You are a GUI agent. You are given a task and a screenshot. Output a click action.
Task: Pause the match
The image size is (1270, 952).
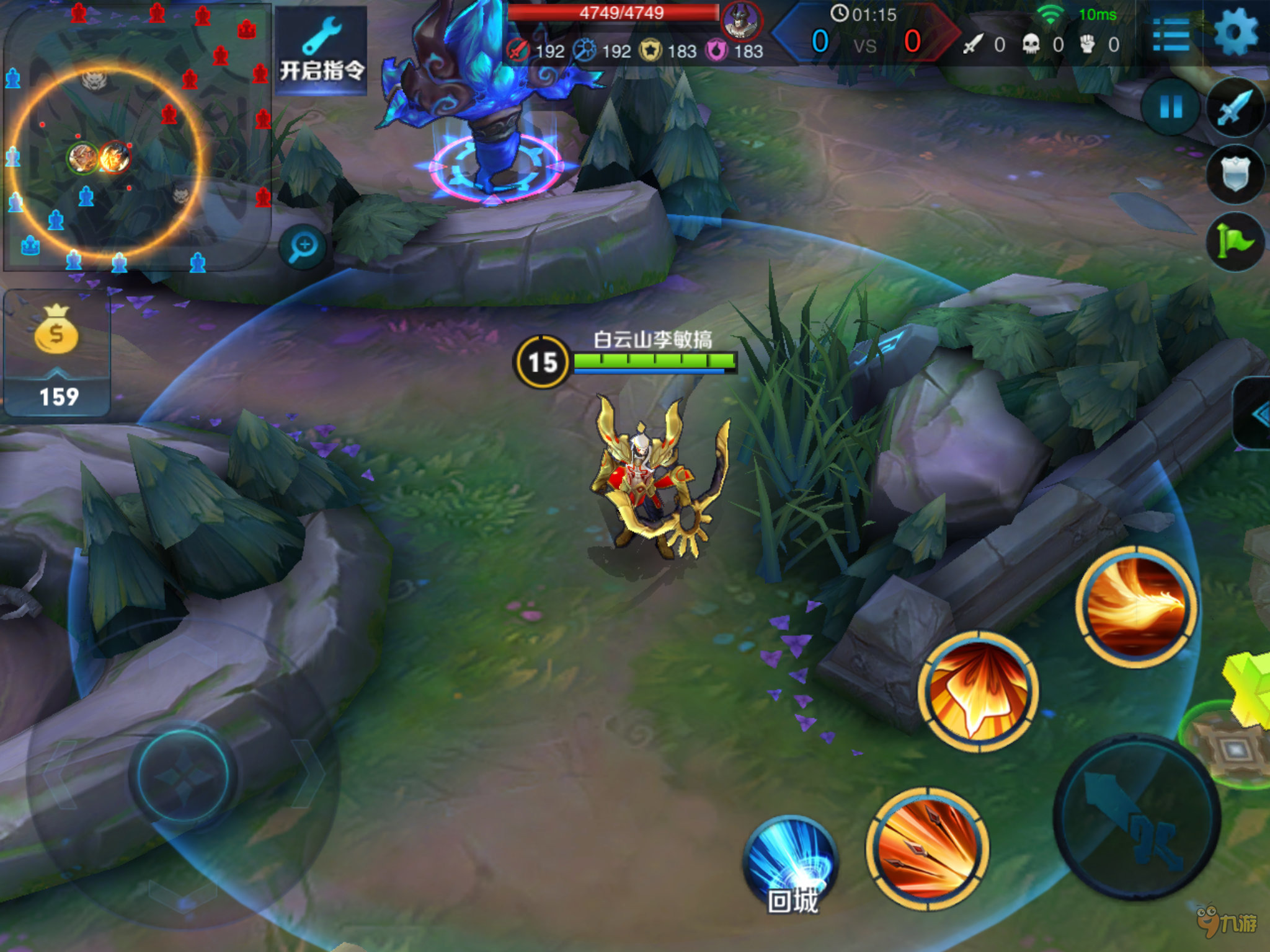coord(1171,108)
